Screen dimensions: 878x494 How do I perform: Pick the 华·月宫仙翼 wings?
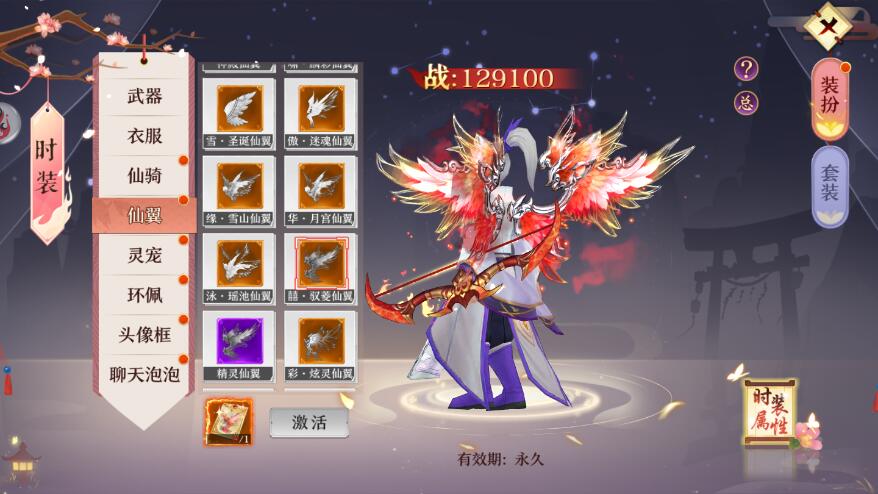tap(320, 186)
